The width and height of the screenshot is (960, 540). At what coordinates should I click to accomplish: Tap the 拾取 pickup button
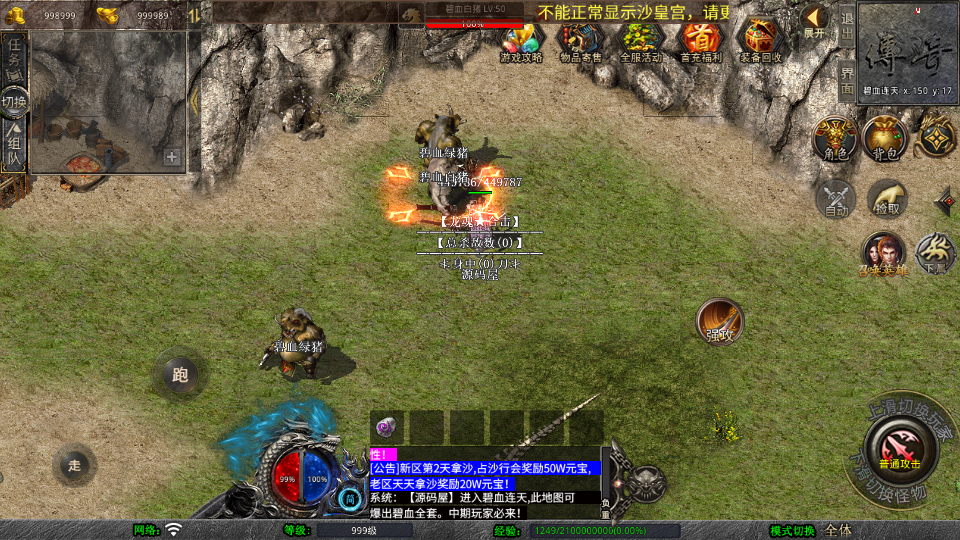[x=887, y=199]
